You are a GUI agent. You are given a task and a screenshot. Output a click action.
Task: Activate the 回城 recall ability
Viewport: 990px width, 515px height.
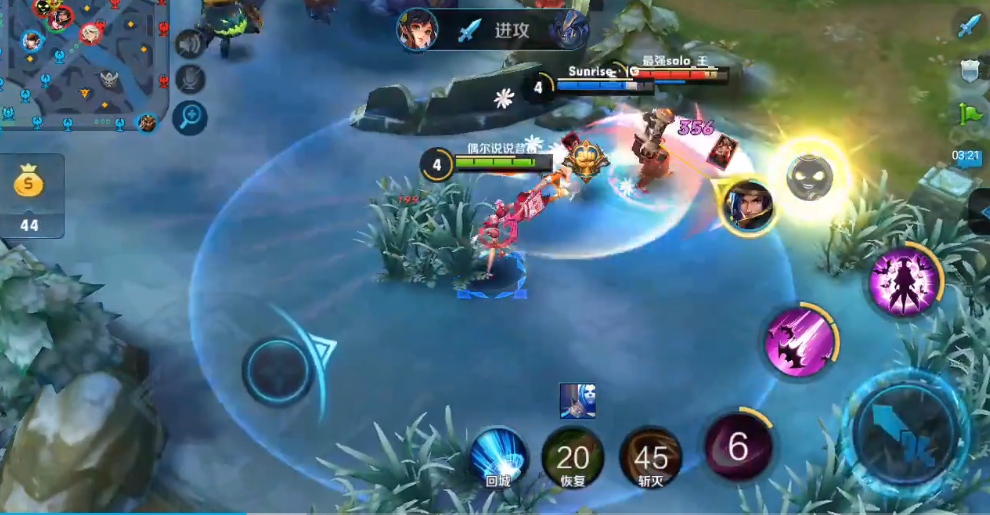point(498,456)
